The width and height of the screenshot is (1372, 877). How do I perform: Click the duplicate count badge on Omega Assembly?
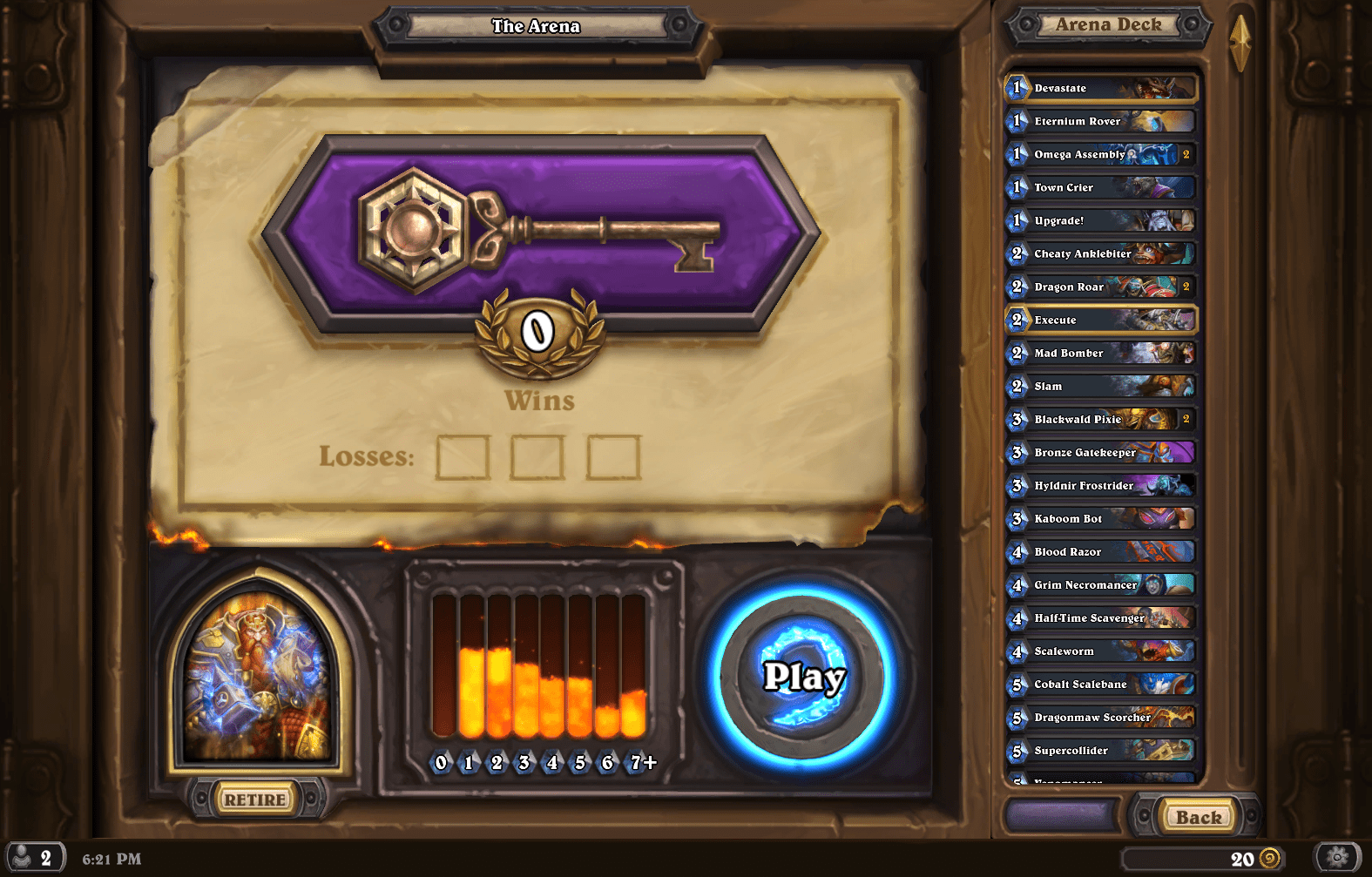tap(1188, 154)
